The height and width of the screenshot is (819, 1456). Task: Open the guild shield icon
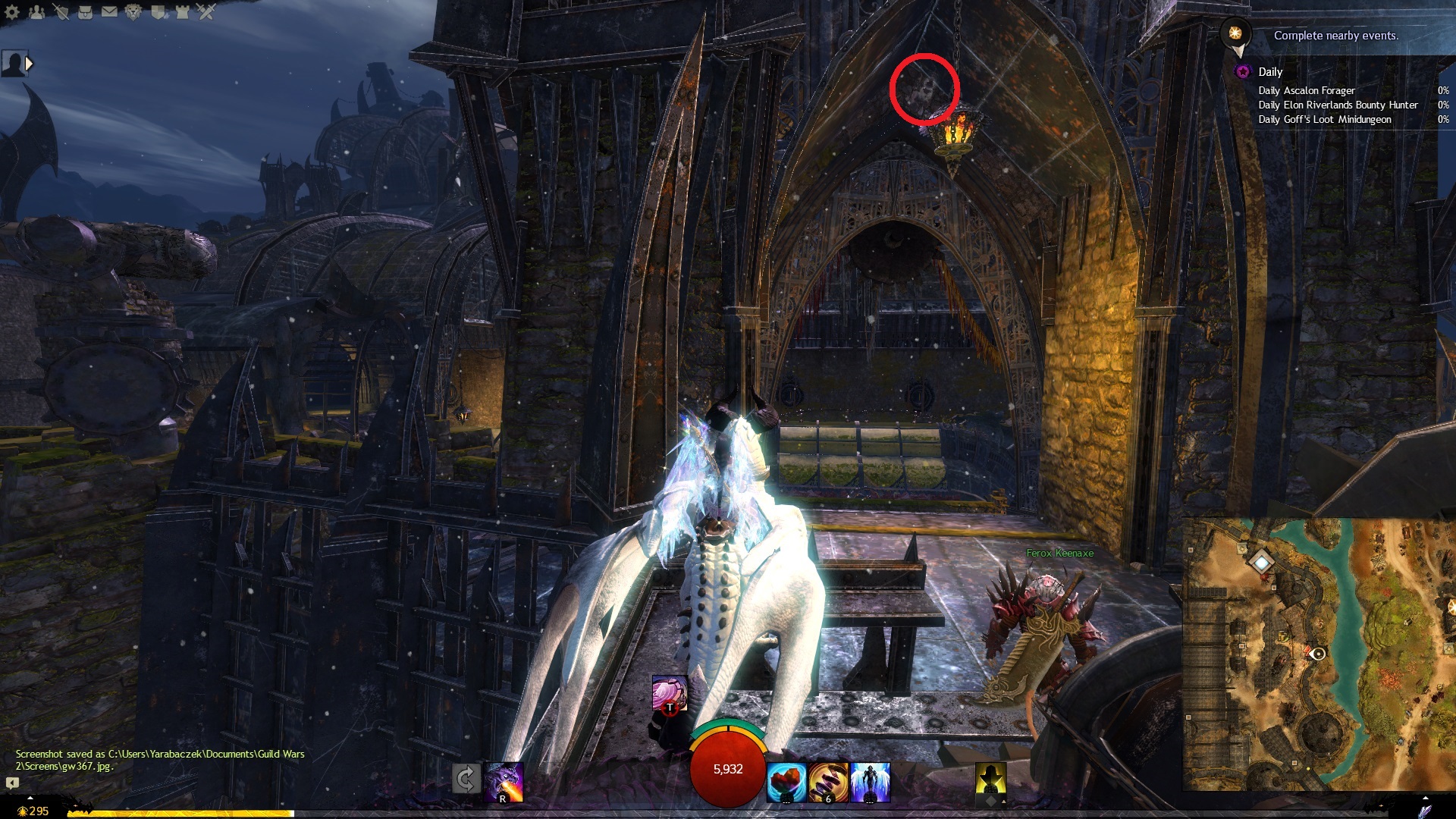coord(158,12)
